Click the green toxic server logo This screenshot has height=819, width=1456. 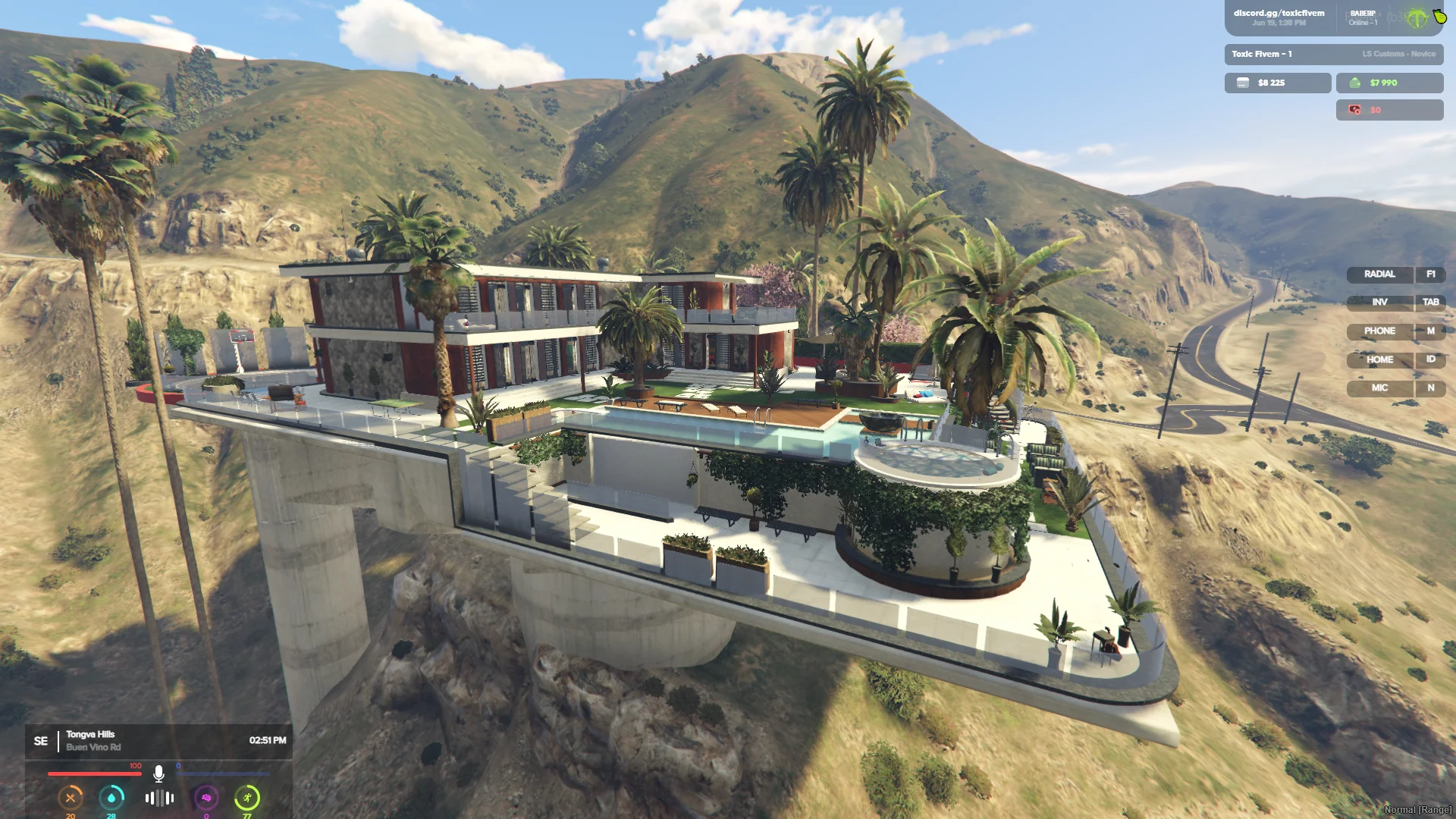coord(1417,18)
